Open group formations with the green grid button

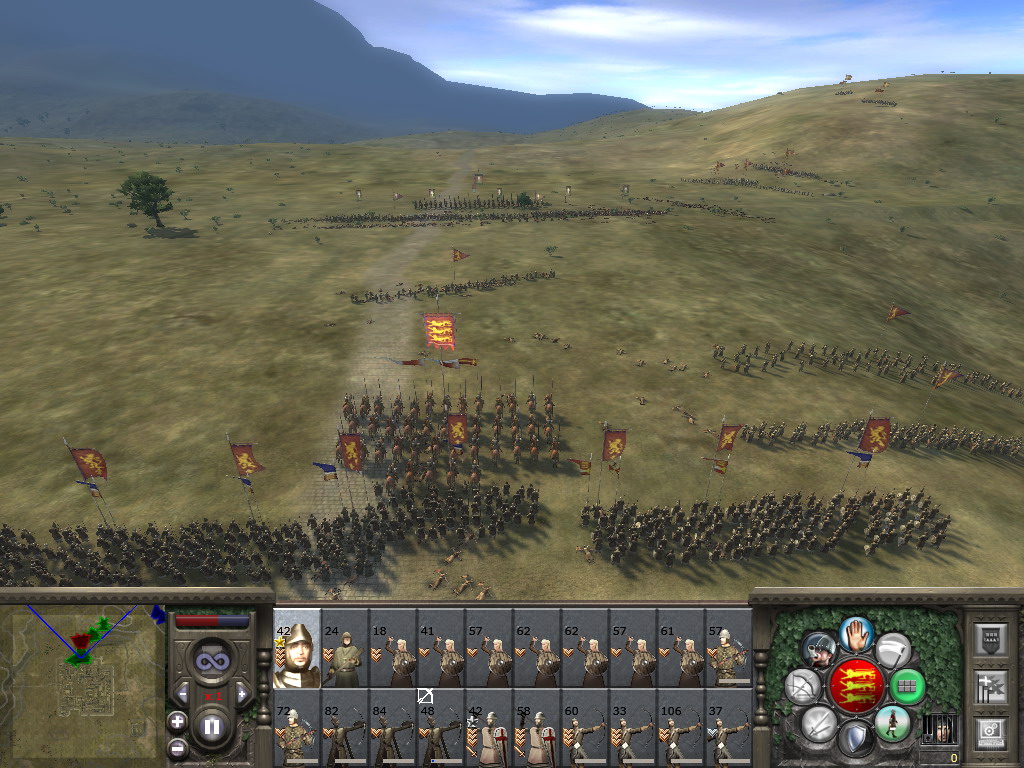tap(908, 686)
